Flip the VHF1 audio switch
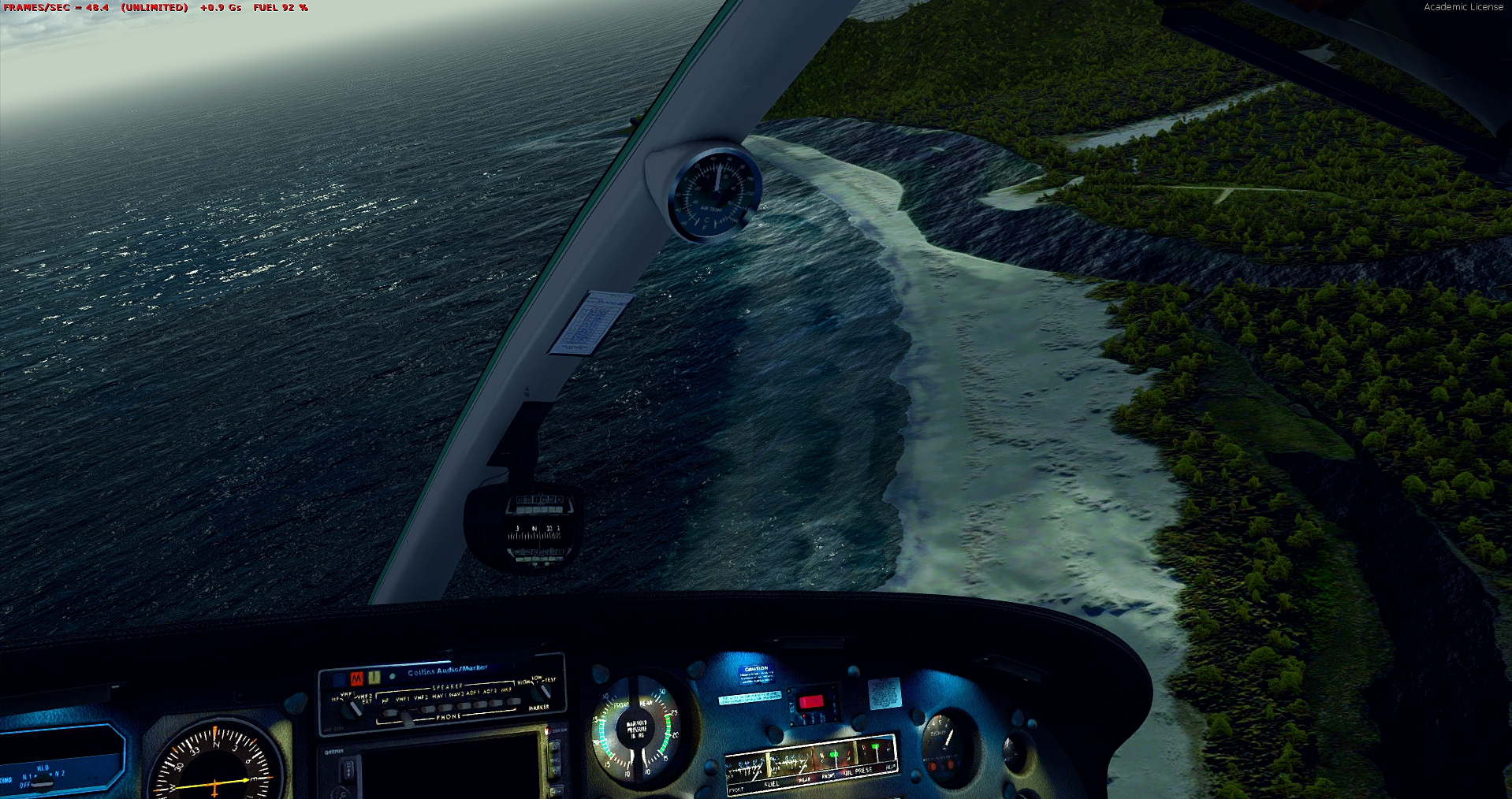Screen dimensions: 1512x799 coord(405,715)
